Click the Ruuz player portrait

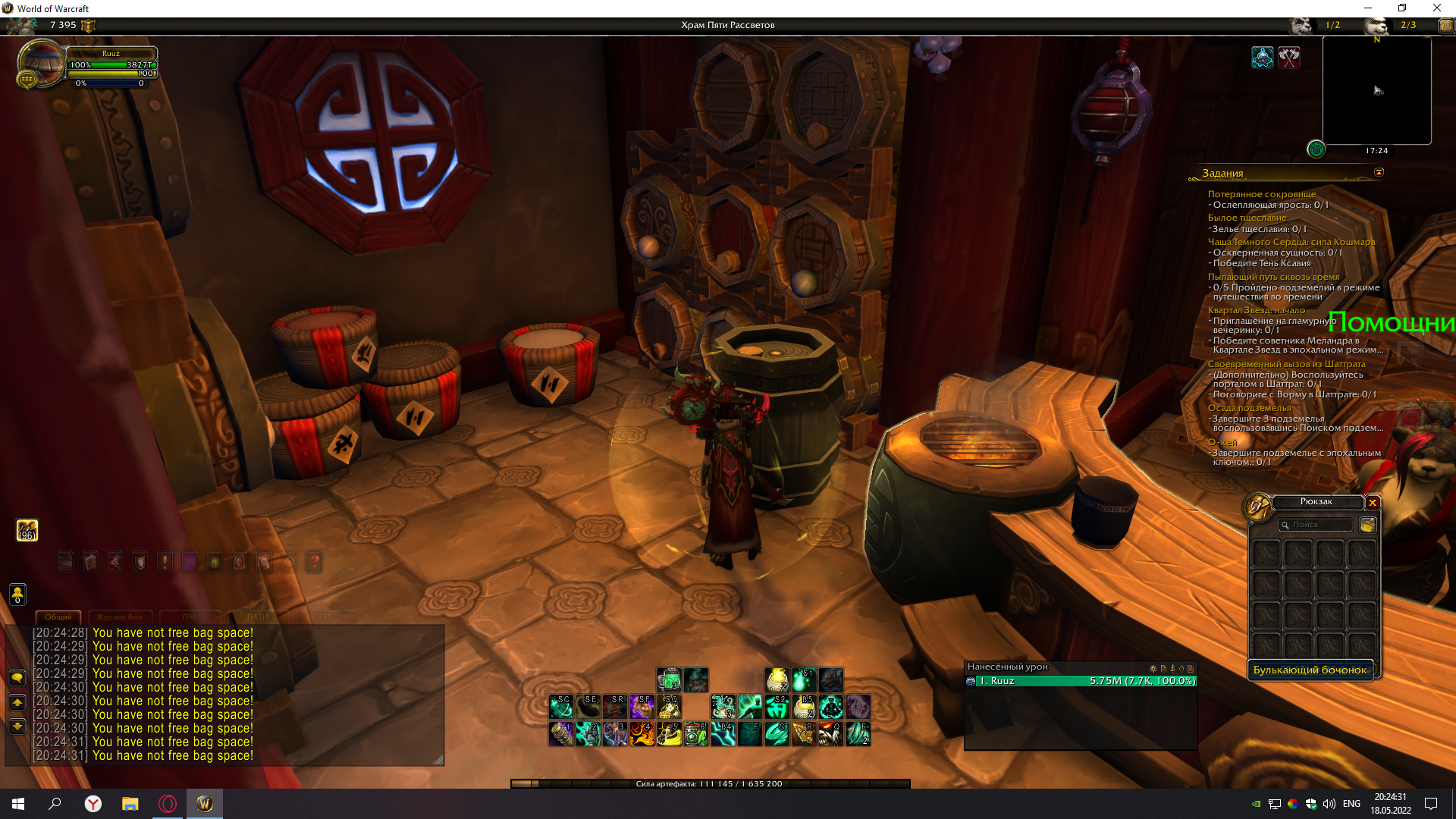(x=40, y=64)
